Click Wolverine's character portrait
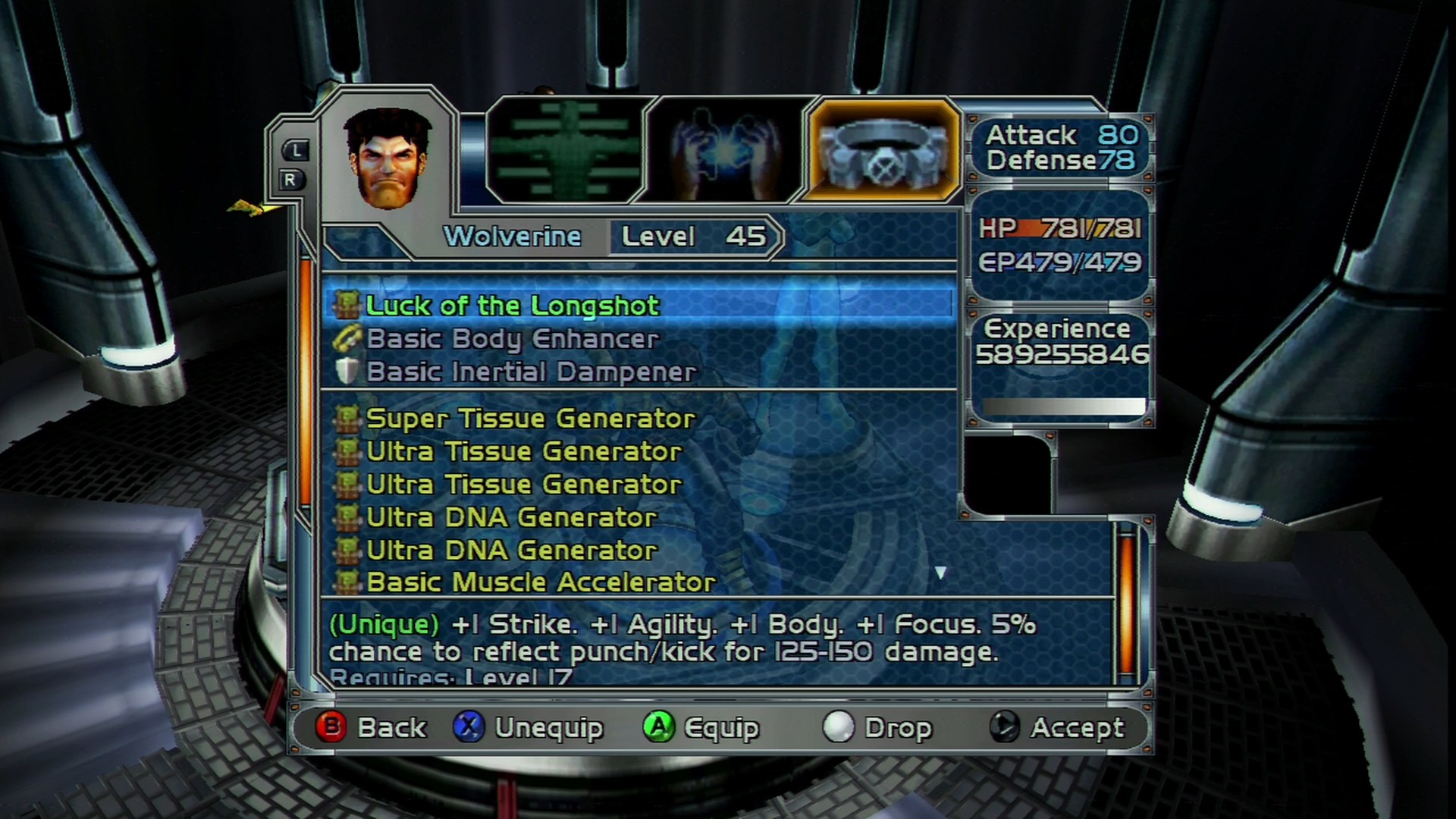 (x=388, y=158)
